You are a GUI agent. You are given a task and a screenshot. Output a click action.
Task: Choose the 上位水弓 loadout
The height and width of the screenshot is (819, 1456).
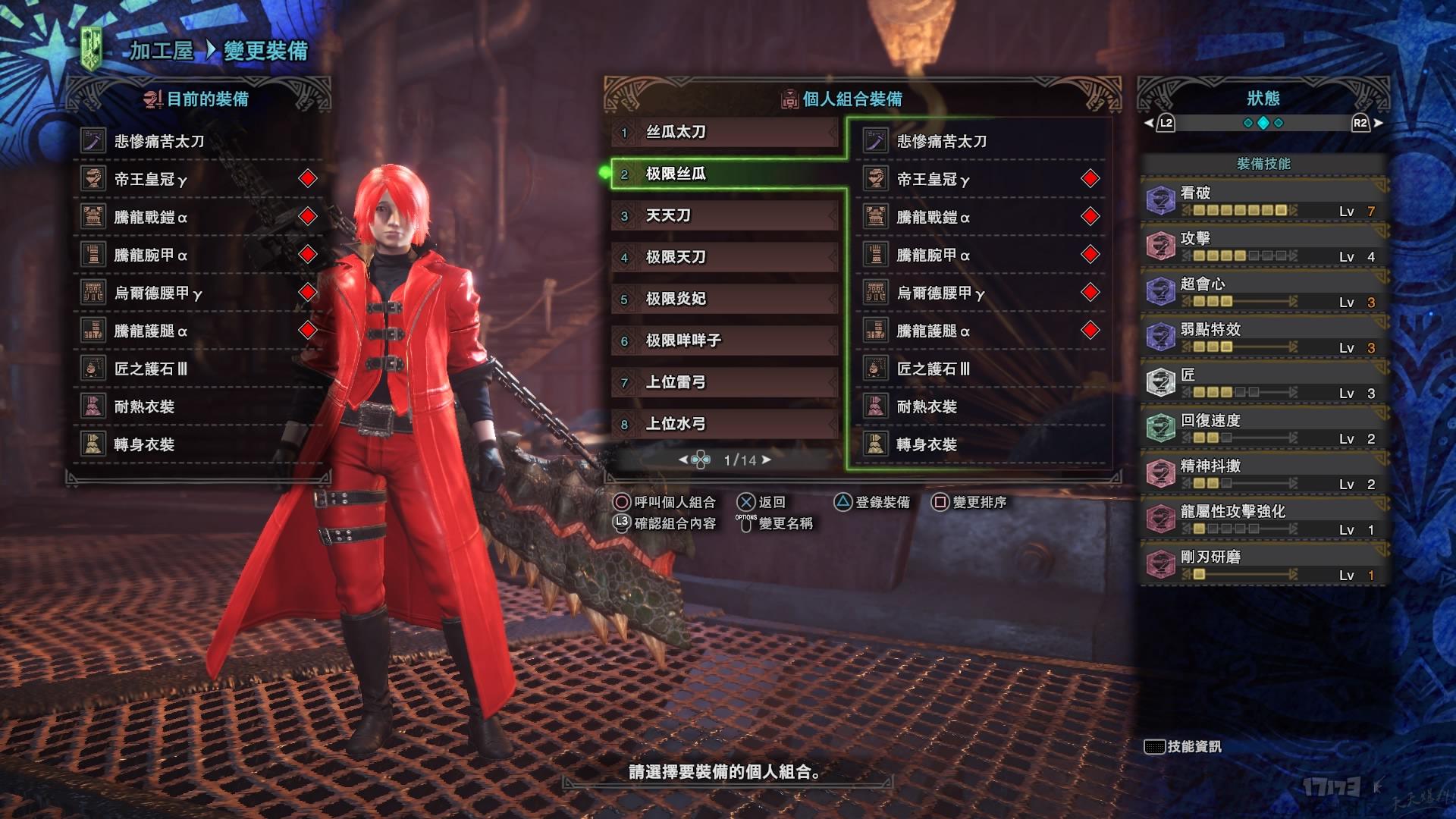point(724,425)
